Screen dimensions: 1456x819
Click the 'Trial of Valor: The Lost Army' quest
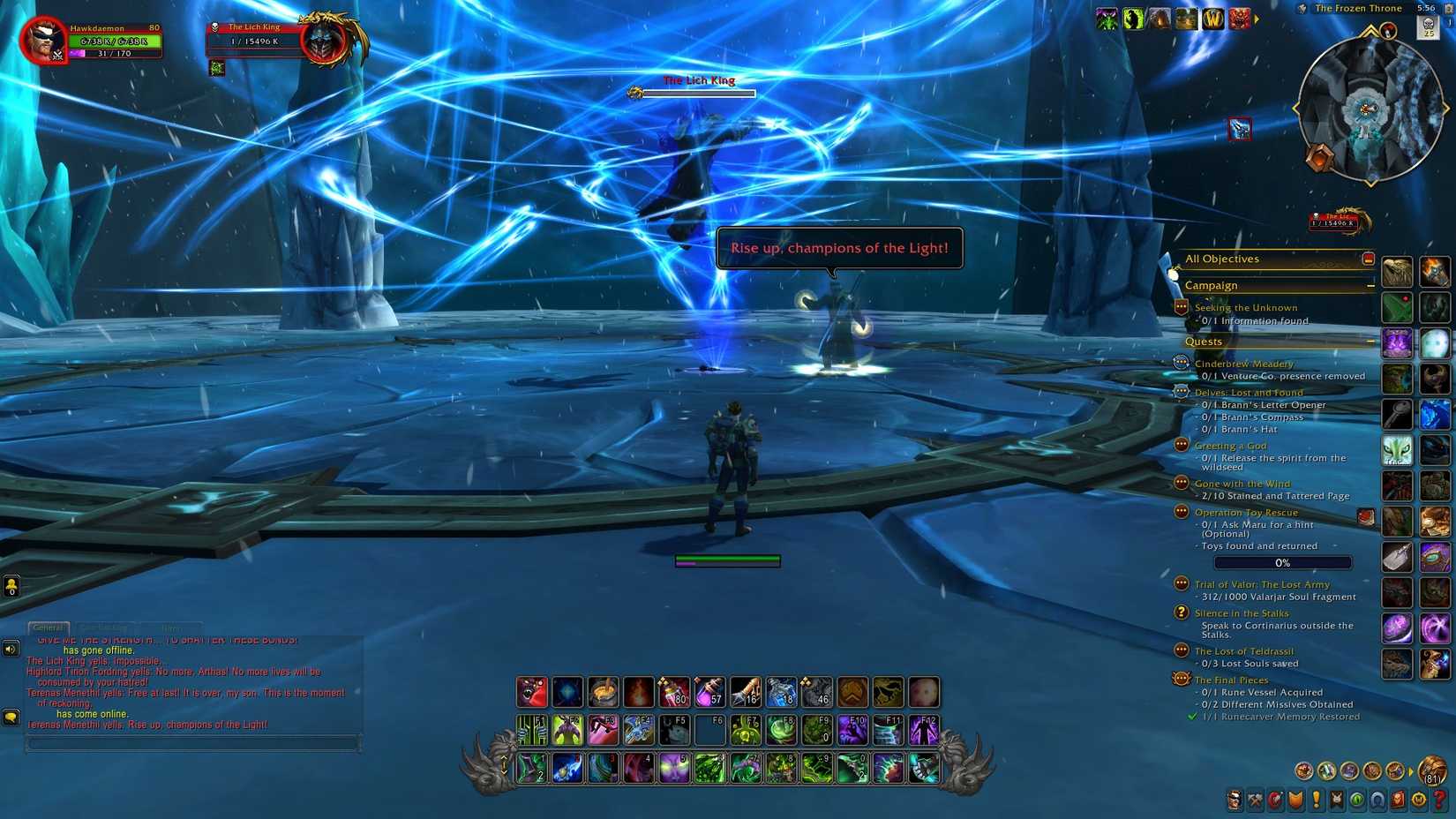pyautogui.click(x=1262, y=584)
